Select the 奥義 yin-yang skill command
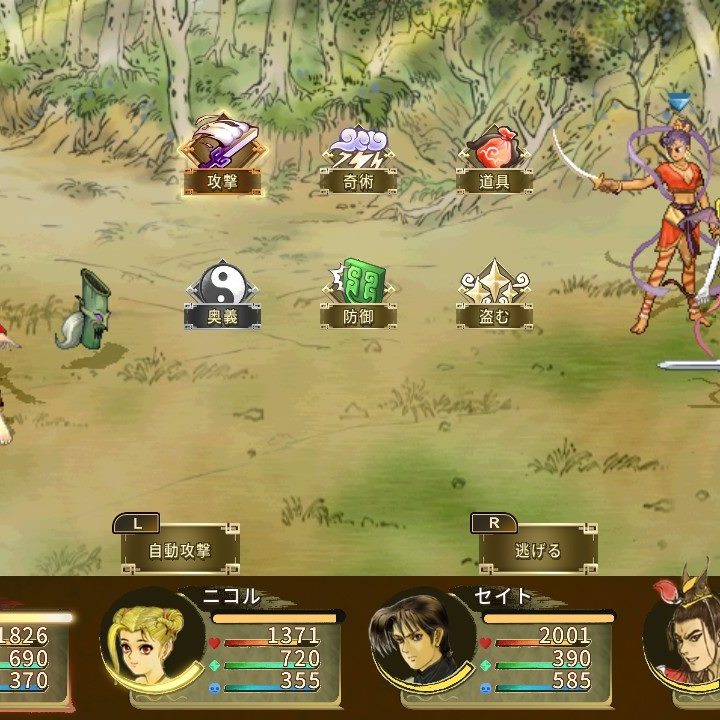Viewport: 720px width, 720px height. pyautogui.click(x=222, y=294)
